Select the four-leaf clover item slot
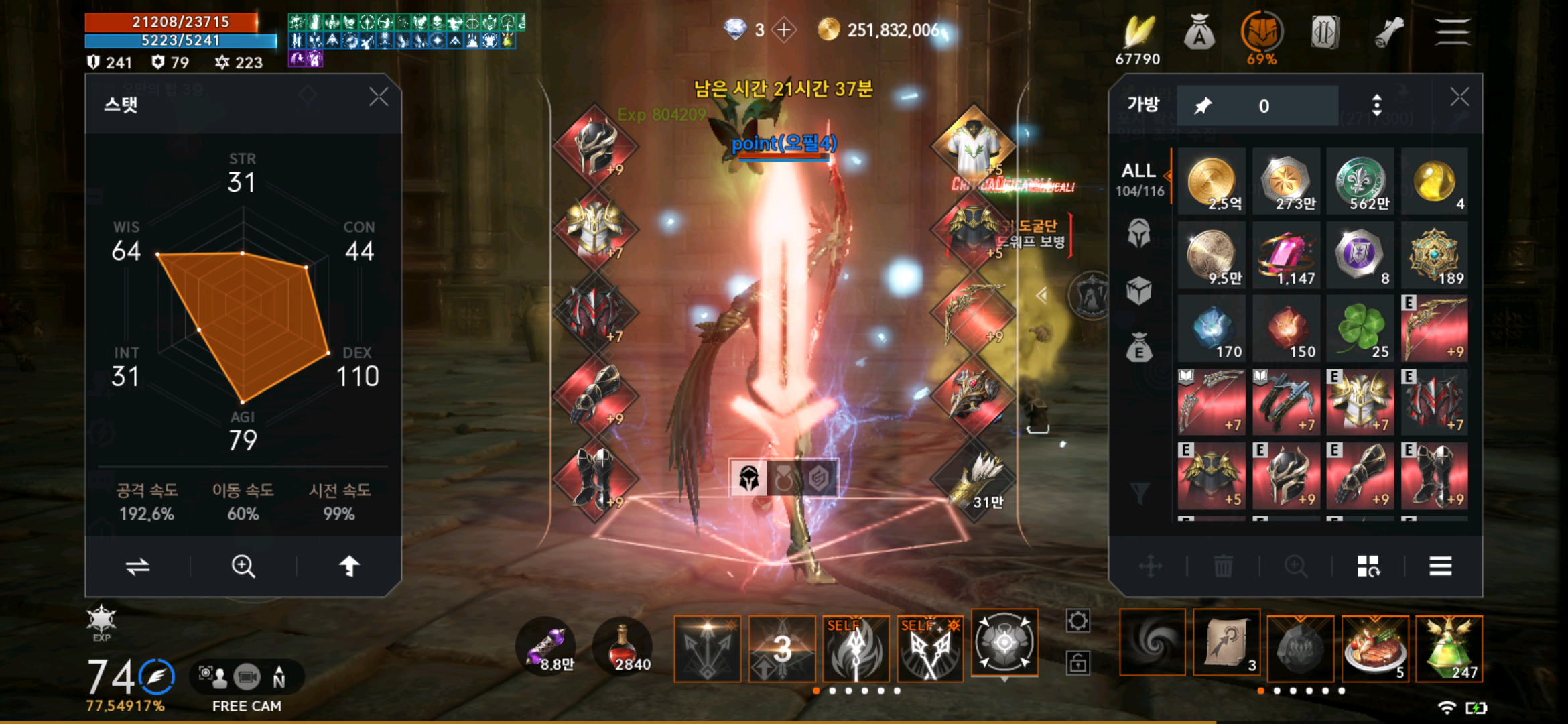The width and height of the screenshot is (1568, 724). click(x=1360, y=329)
